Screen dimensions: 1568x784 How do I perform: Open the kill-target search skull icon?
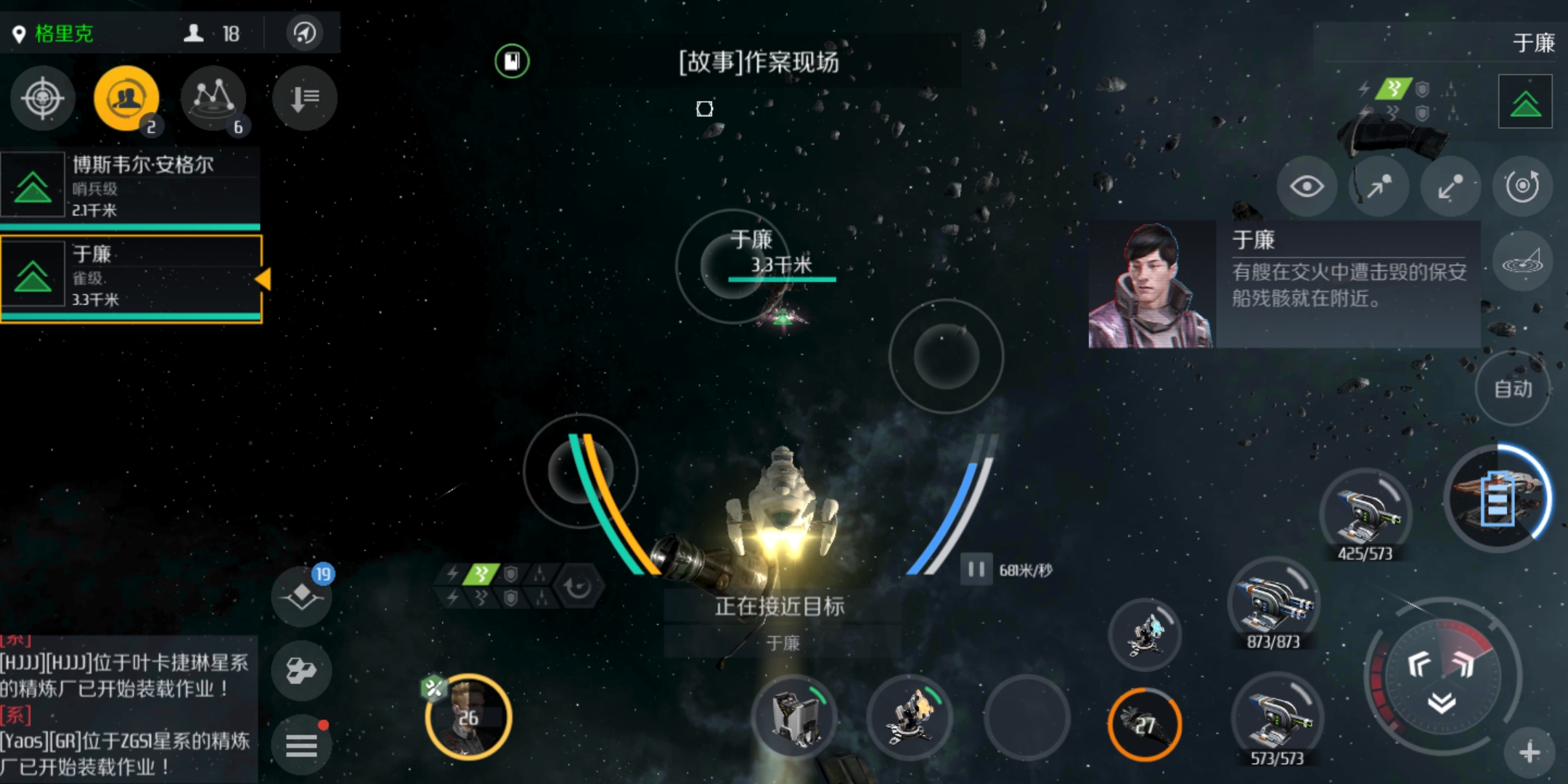[x=41, y=99]
